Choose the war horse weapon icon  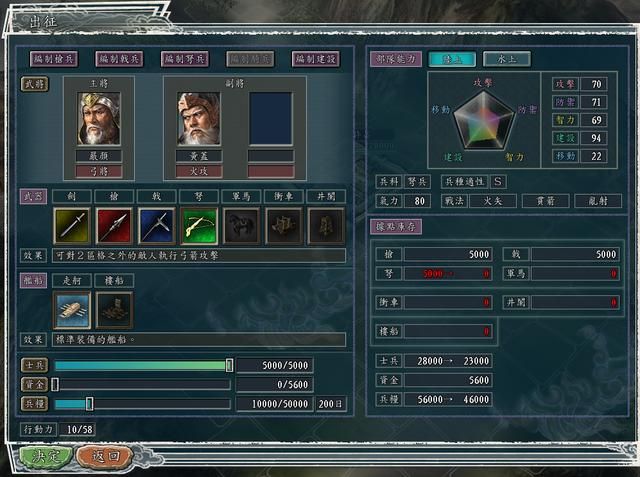[x=241, y=226]
